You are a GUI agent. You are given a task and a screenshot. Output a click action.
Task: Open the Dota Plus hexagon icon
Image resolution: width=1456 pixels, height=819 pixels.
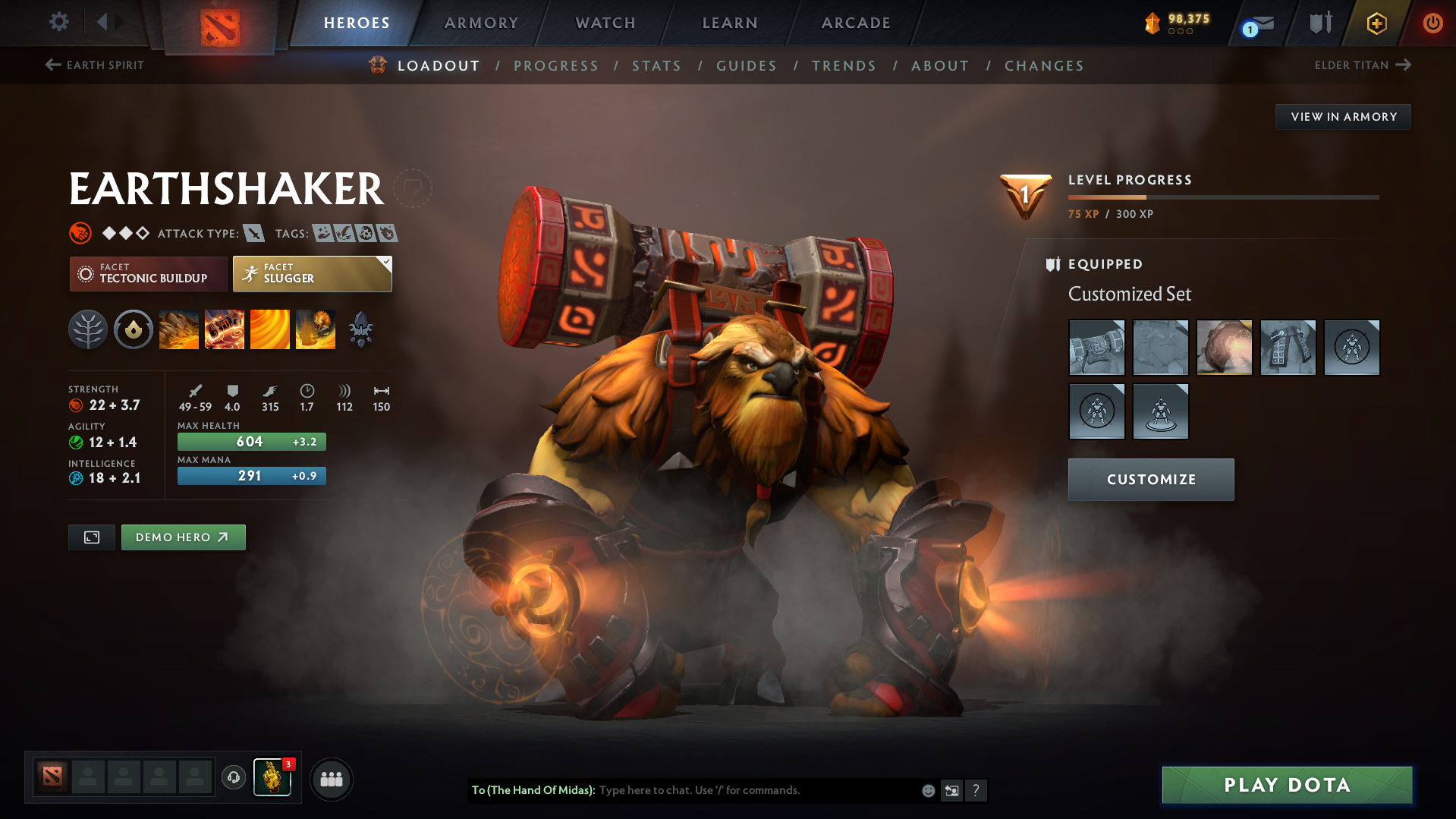click(x=1376, y=22)
